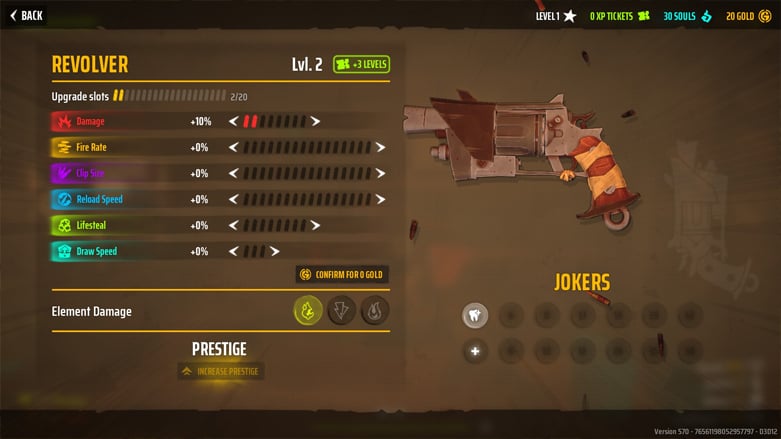The height and width of the screenshot is (439, 781).
Task: Decrease the Damage upgrade level
Action: (x=234, y=121)
